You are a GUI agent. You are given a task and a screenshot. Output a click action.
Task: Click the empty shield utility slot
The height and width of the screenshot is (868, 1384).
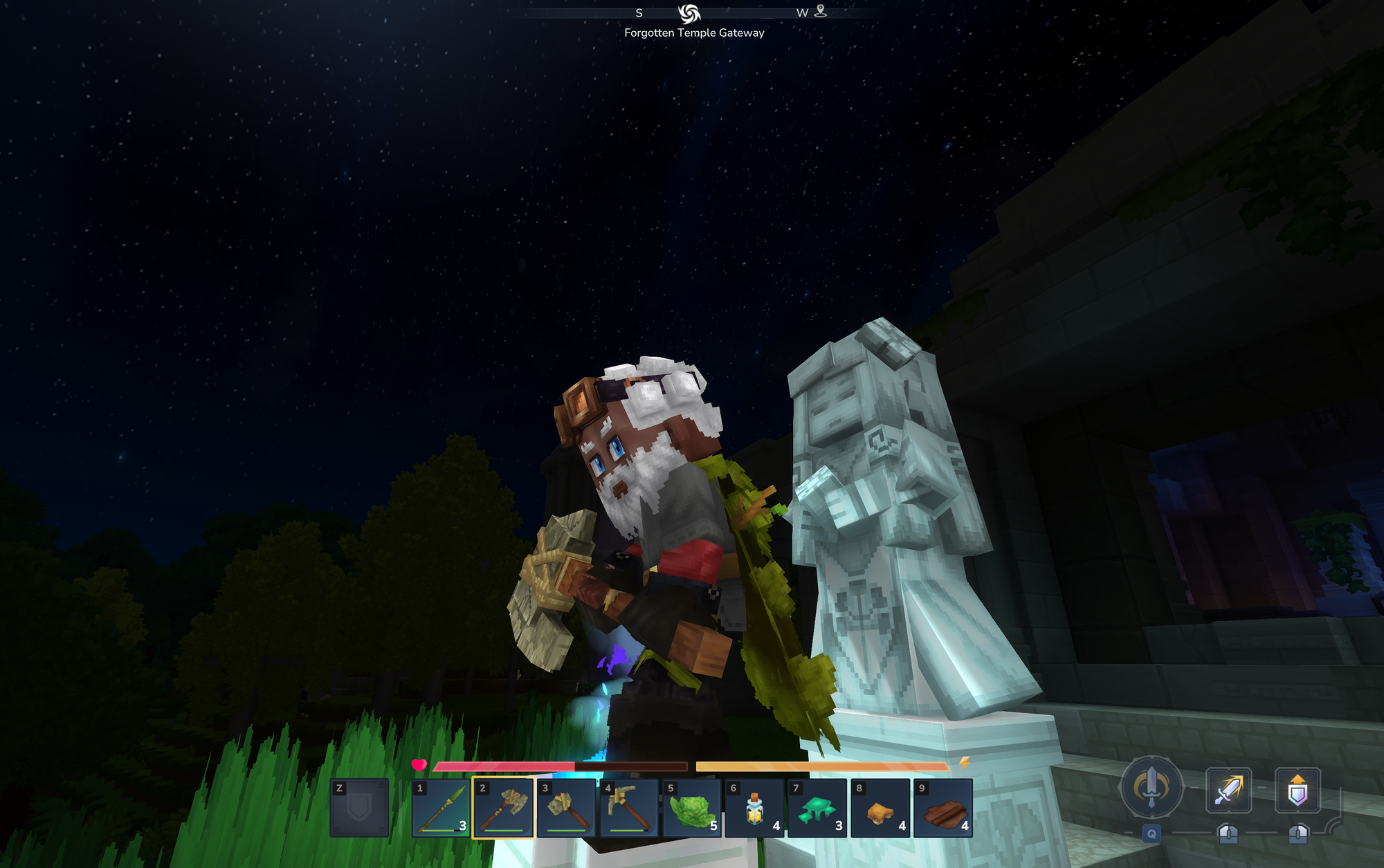tap(359, 808)
